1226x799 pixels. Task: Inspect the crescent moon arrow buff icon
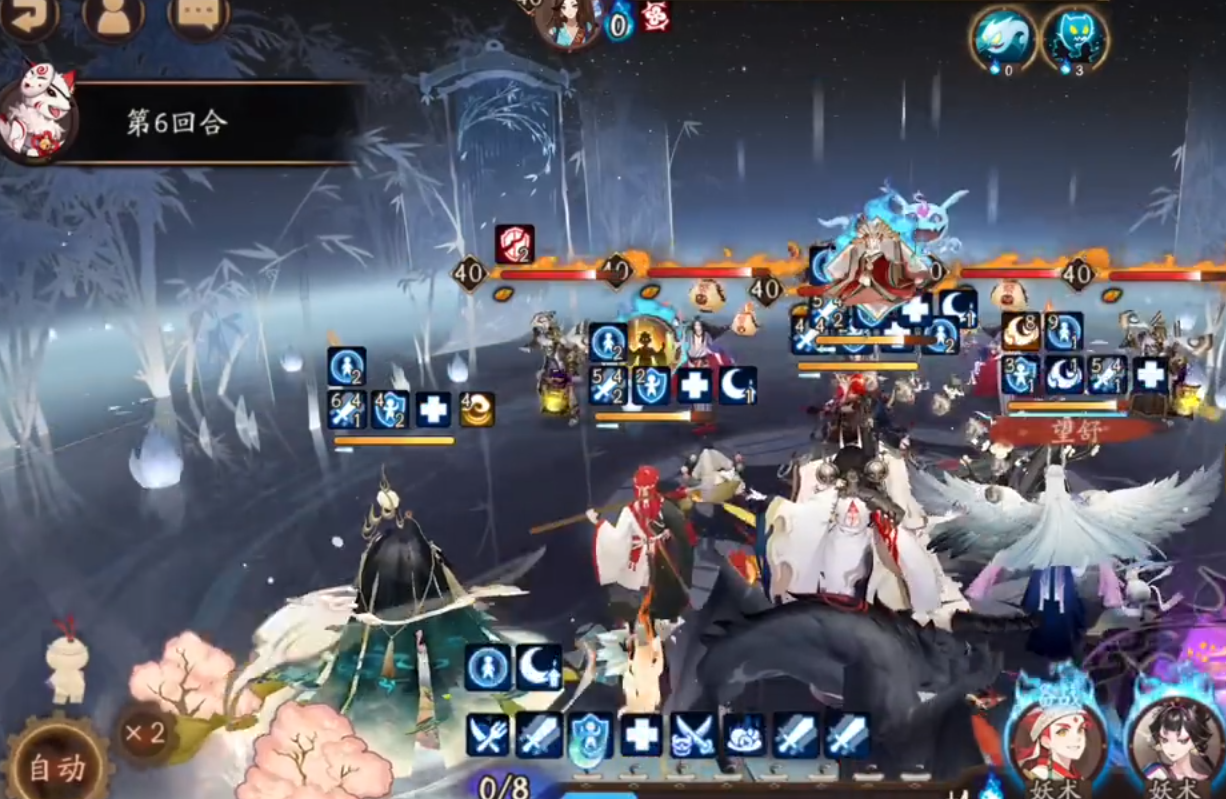point(539,667)
